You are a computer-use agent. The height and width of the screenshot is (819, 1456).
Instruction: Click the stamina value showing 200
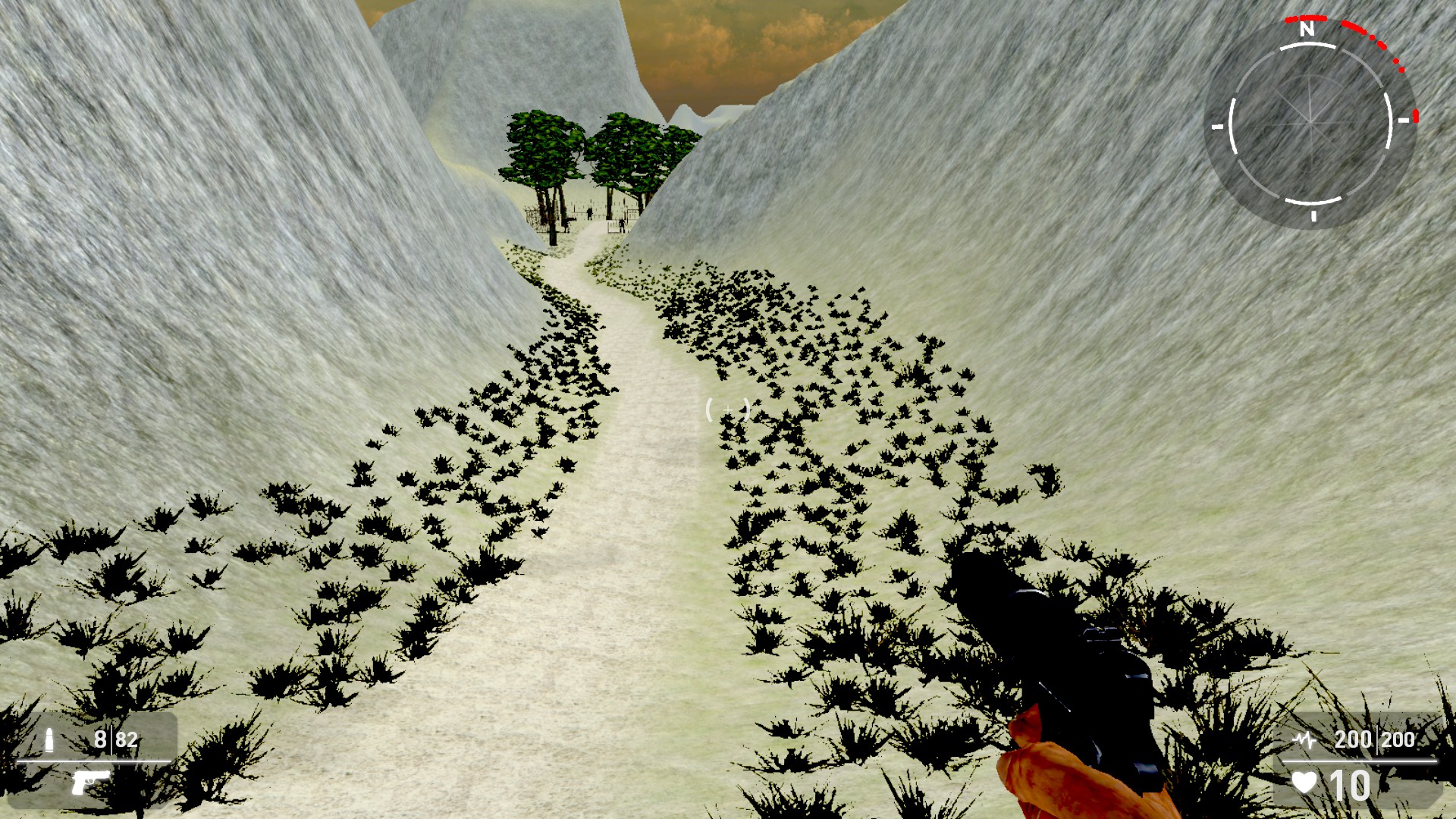pos(1354,740)
